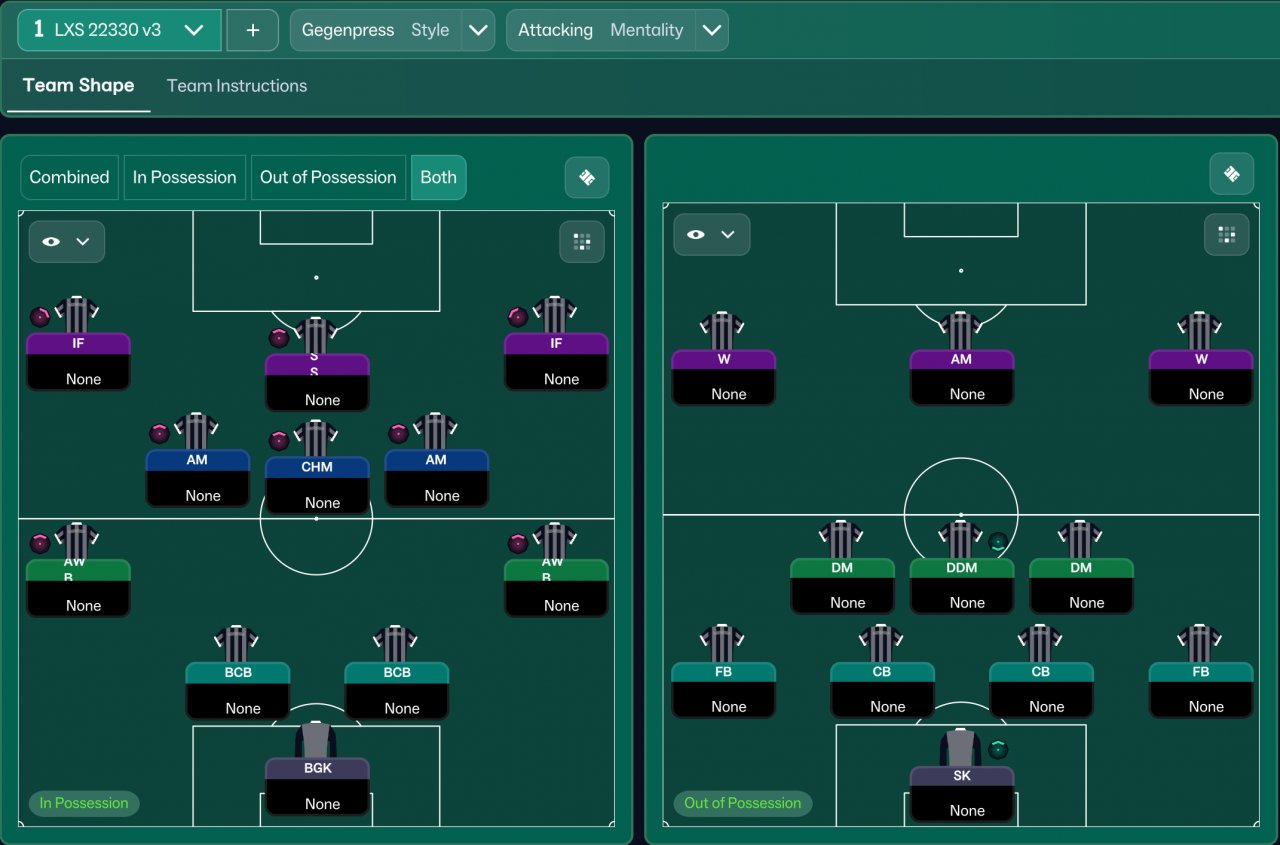Screen dimensions: 1280x845
Task: Switch to In Possession view only
Action: click(185, 177)
